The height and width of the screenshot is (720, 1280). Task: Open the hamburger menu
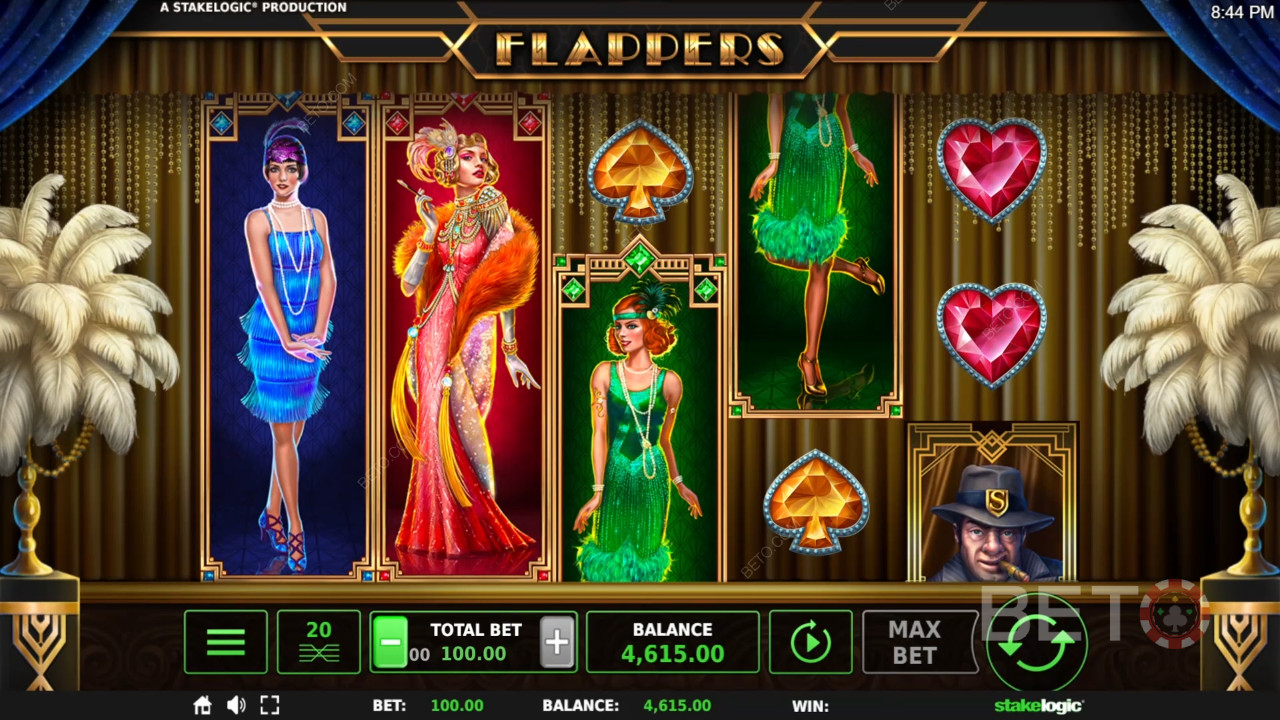pyautogui.click(x=226, y=642)
